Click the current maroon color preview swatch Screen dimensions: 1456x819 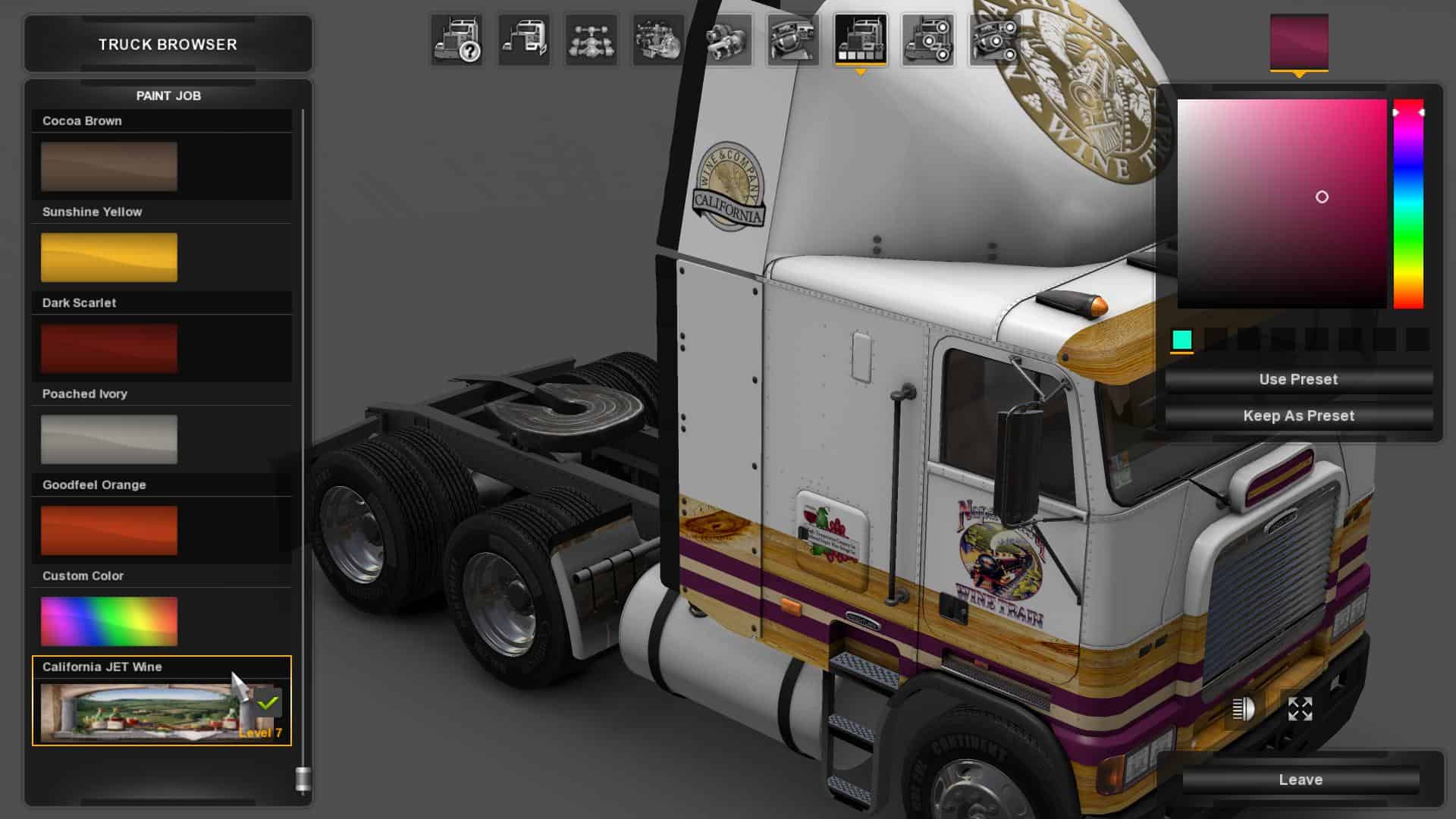point(1299,42)
